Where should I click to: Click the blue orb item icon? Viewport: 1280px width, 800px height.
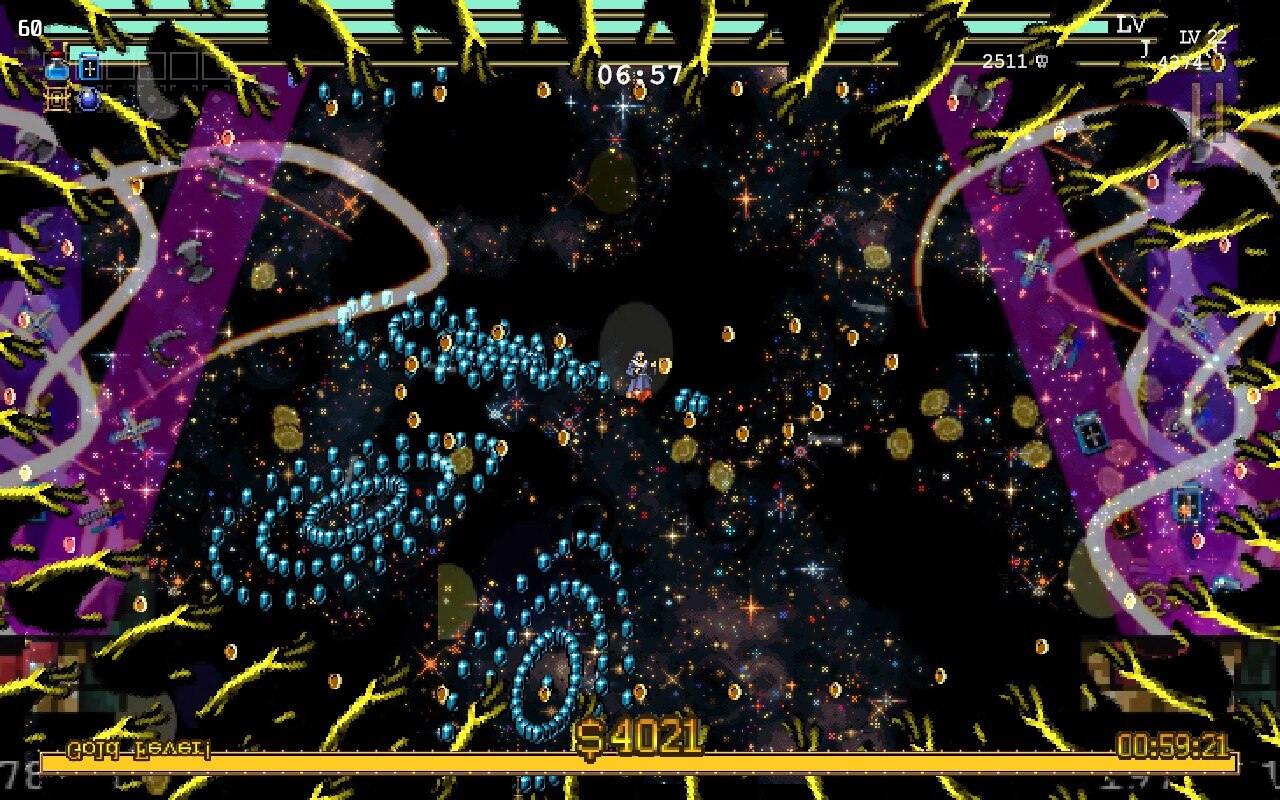click(88, 99)
